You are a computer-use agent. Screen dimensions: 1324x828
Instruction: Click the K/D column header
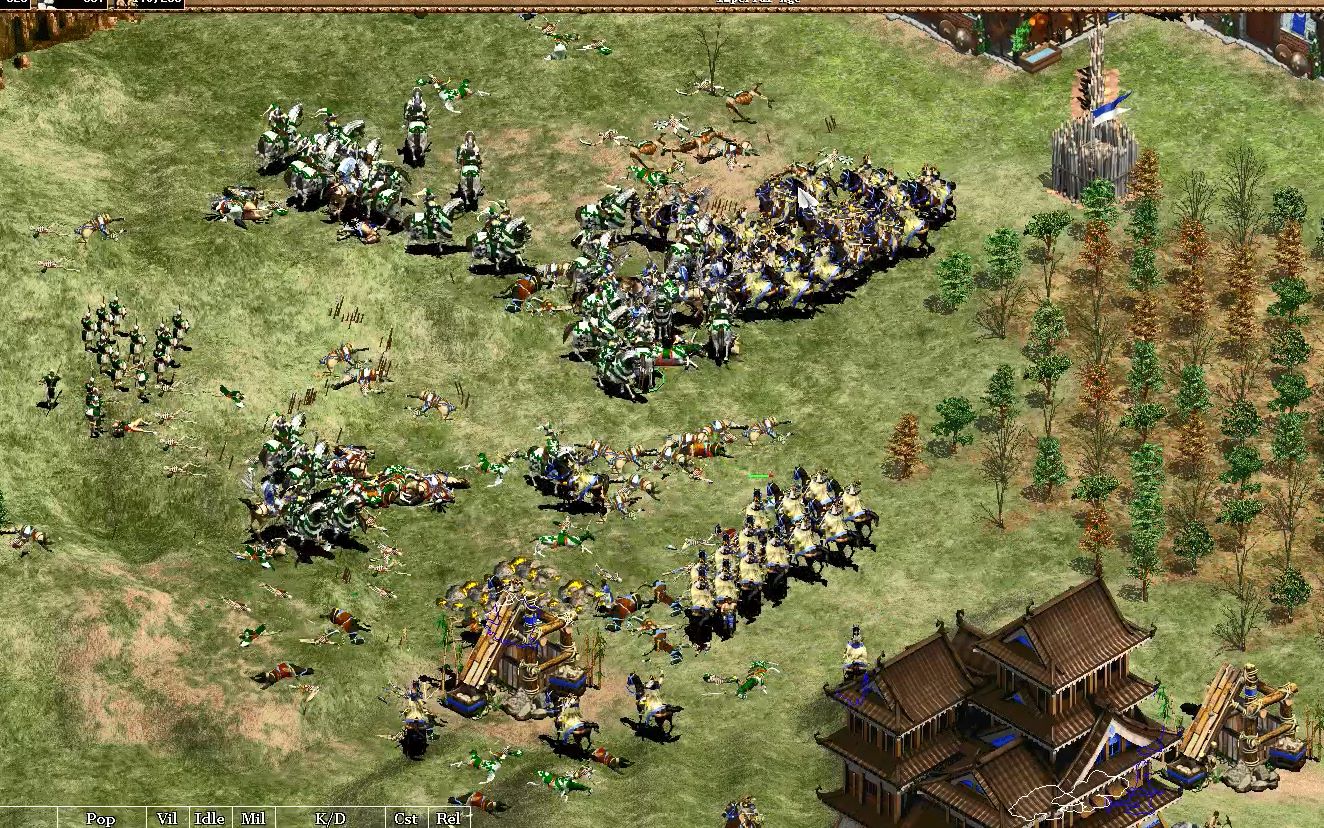click(330, 818)
